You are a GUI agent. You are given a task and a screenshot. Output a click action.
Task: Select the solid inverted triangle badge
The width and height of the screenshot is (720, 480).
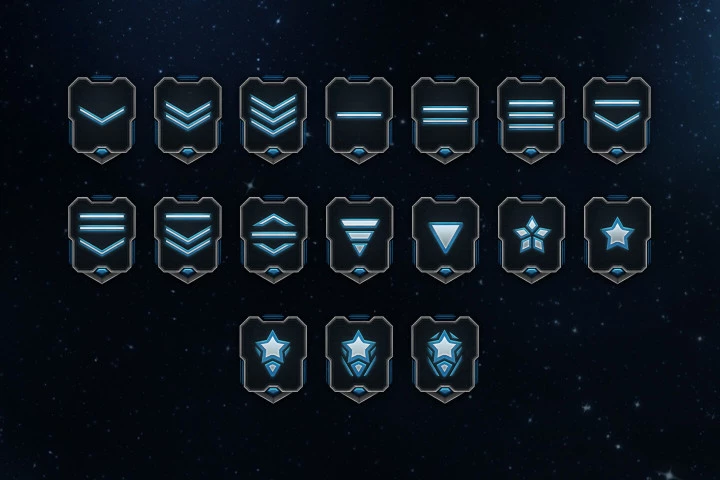point(445,235)
